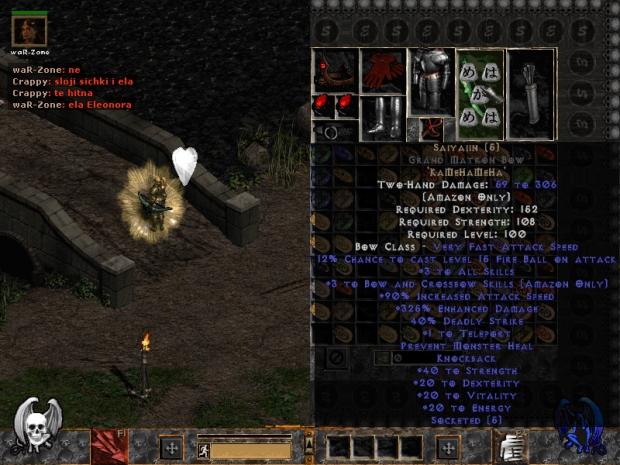Select the silver ring item
This screenshot has height=465, width=620.
pos(330,131)
